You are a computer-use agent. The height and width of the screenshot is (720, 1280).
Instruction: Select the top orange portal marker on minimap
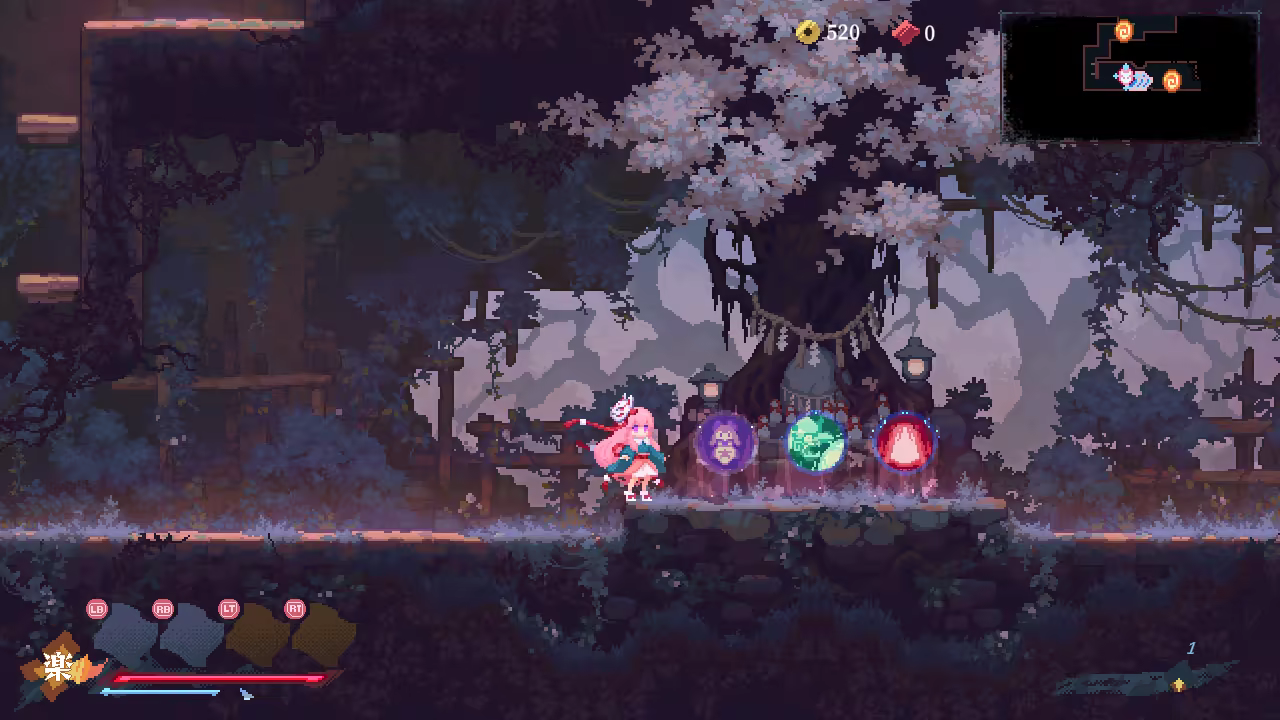[x=1124, y=30]
